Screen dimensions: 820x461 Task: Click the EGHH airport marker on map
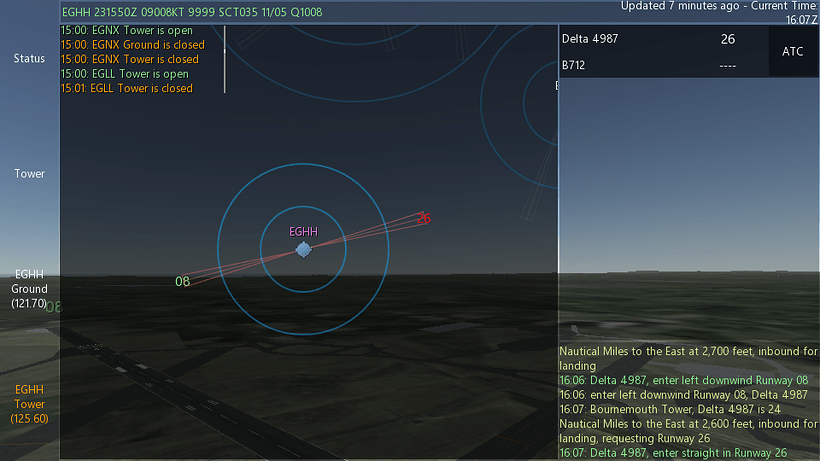(x=303, y=248)
